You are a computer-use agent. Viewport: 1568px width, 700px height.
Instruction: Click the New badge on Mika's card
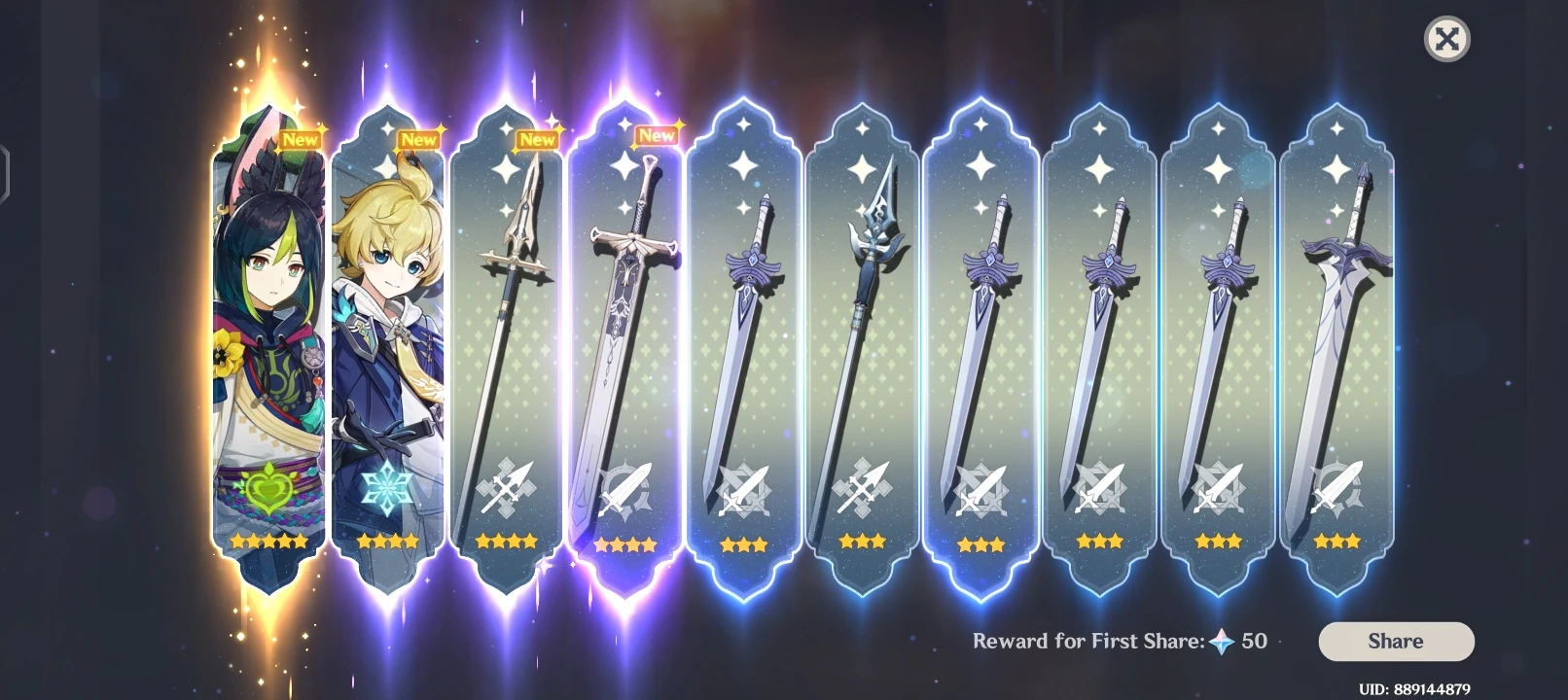pos(416,139)
